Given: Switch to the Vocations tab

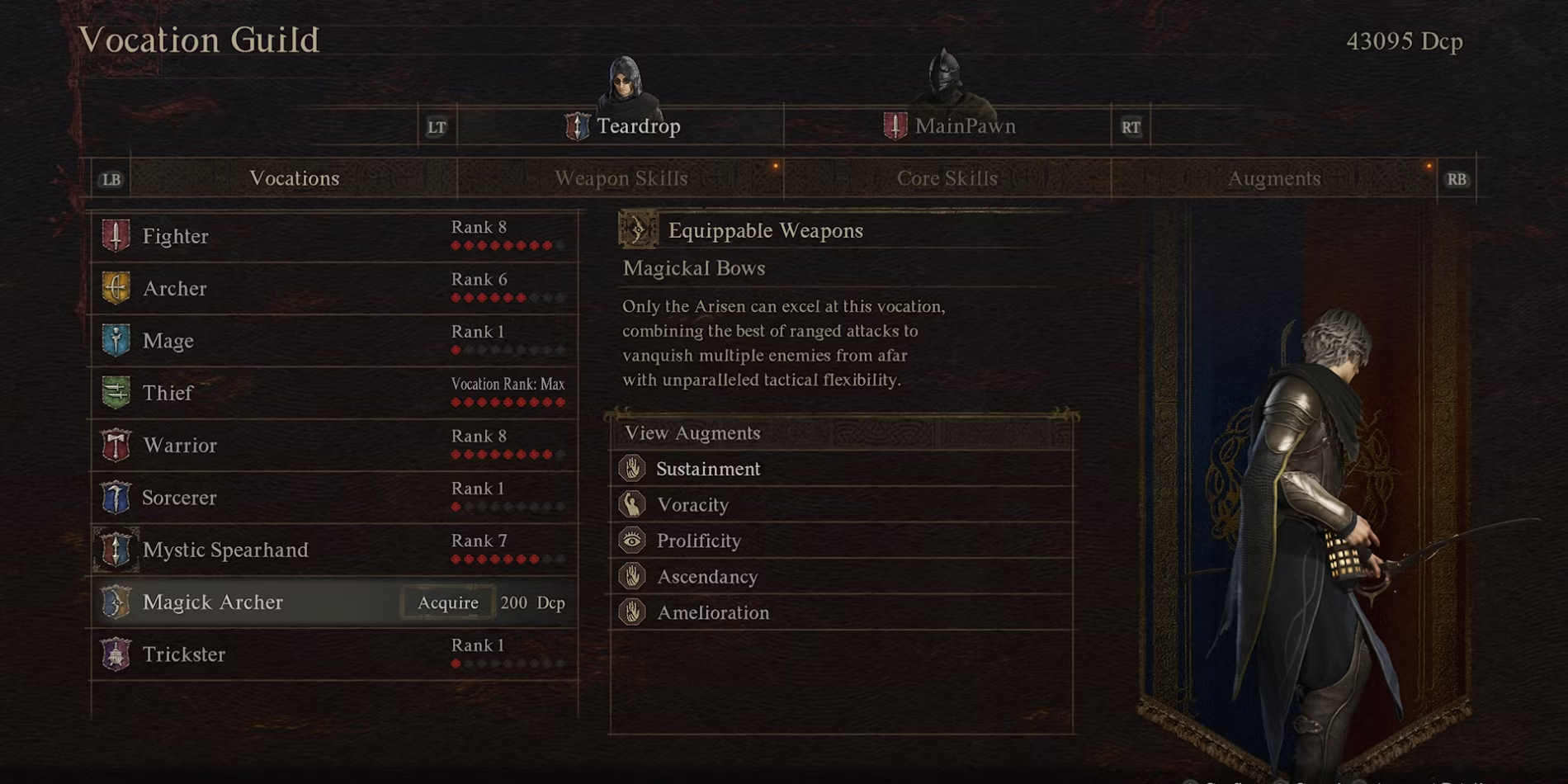Looking at the screenshot, I should (294, 178).
